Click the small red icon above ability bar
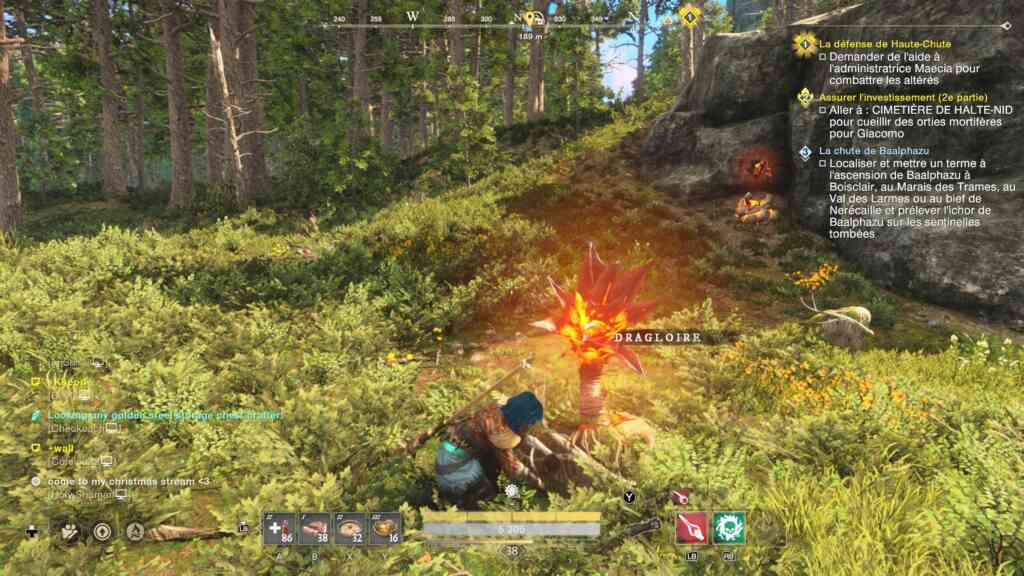1024x576 pixels. tap(680, 495)
